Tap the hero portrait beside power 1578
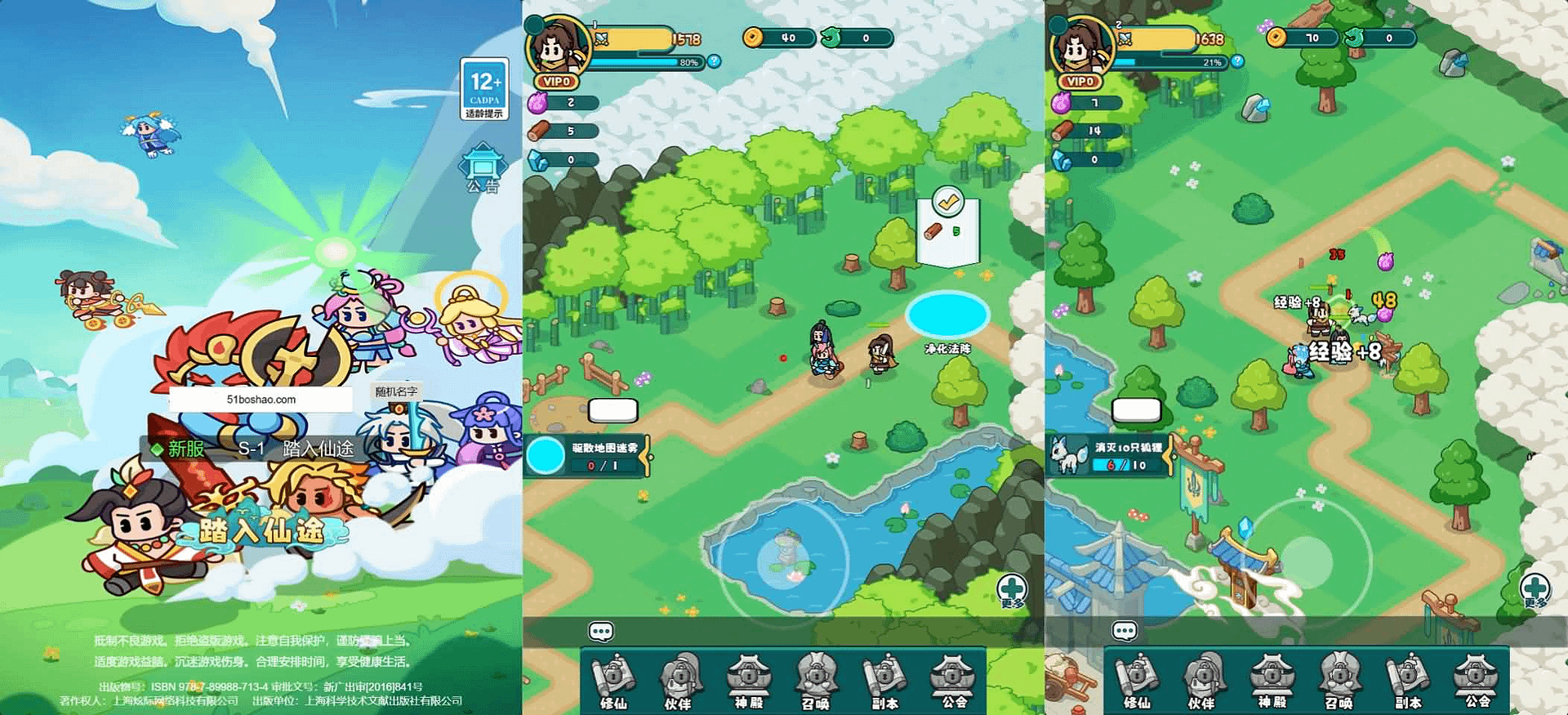The image size is (1568, 715). (557, 49)
